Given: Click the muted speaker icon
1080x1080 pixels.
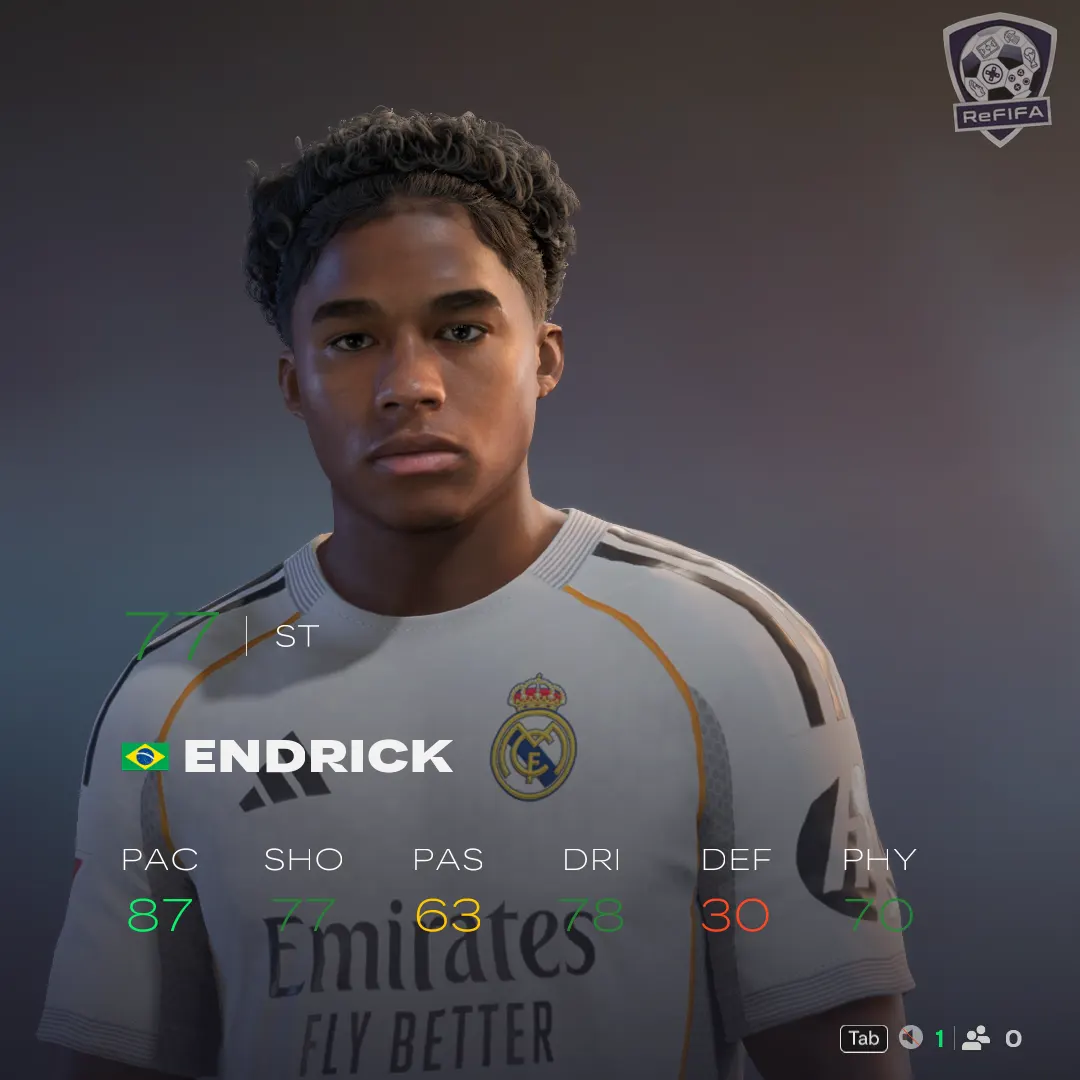Looking at the screenshot, I should [x=910, y=1038].
